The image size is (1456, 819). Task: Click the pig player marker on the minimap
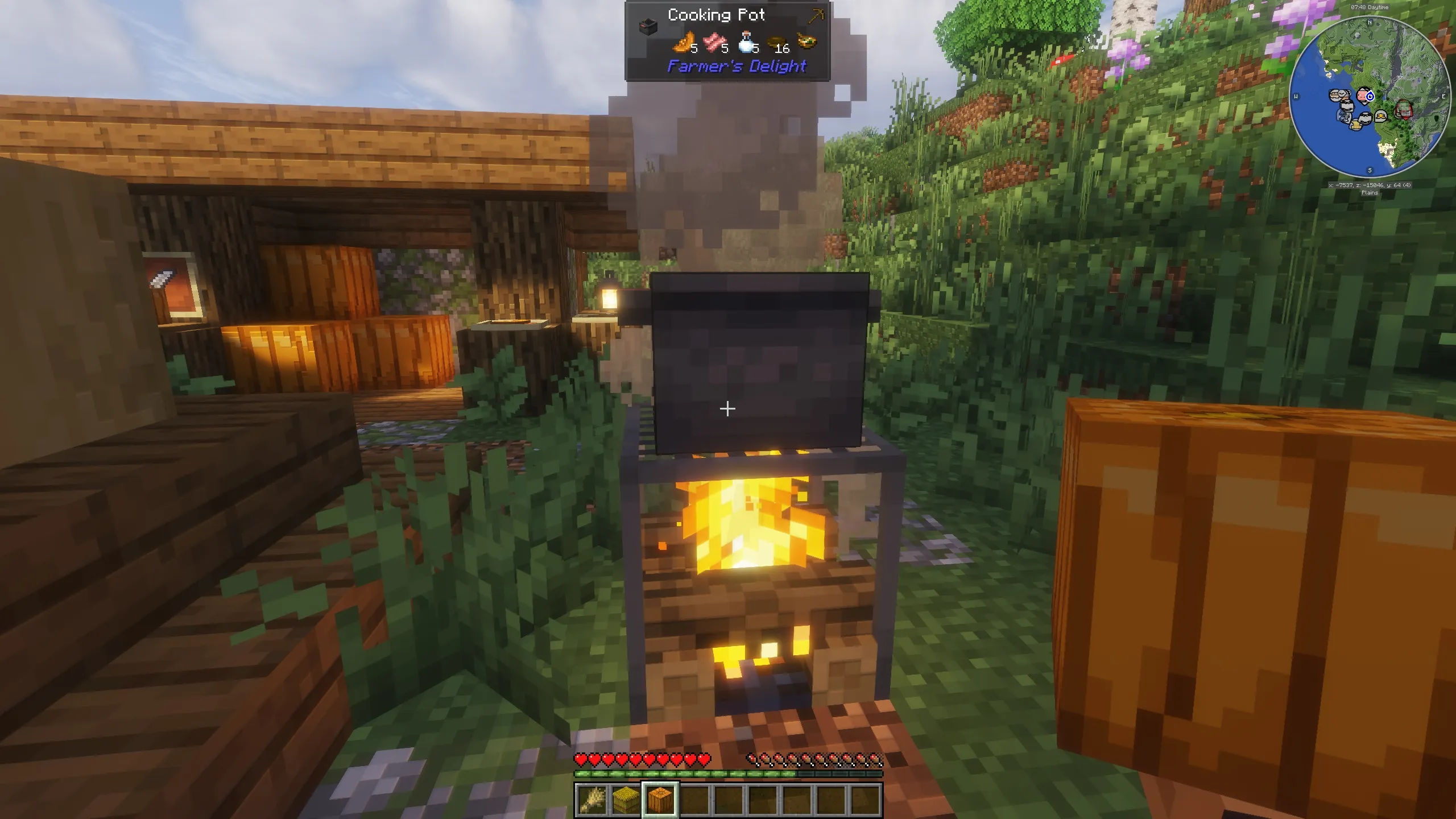point(1363,95)
